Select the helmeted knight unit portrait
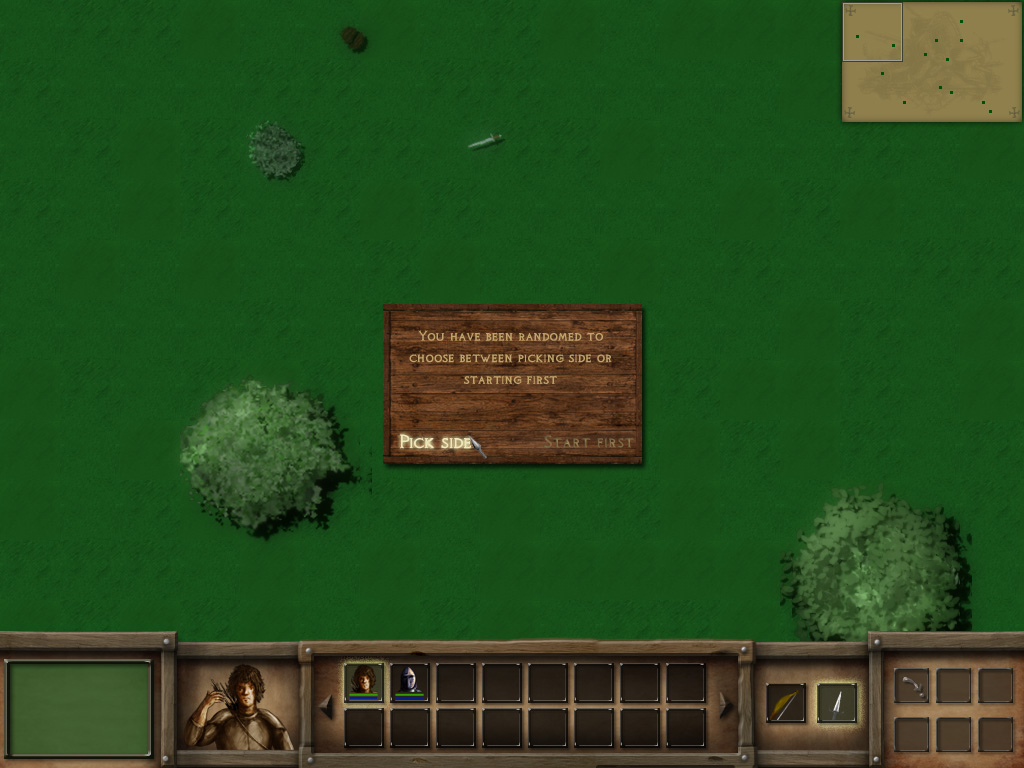This screenshot has width=1024, height=768. click(x=409, y=681)
